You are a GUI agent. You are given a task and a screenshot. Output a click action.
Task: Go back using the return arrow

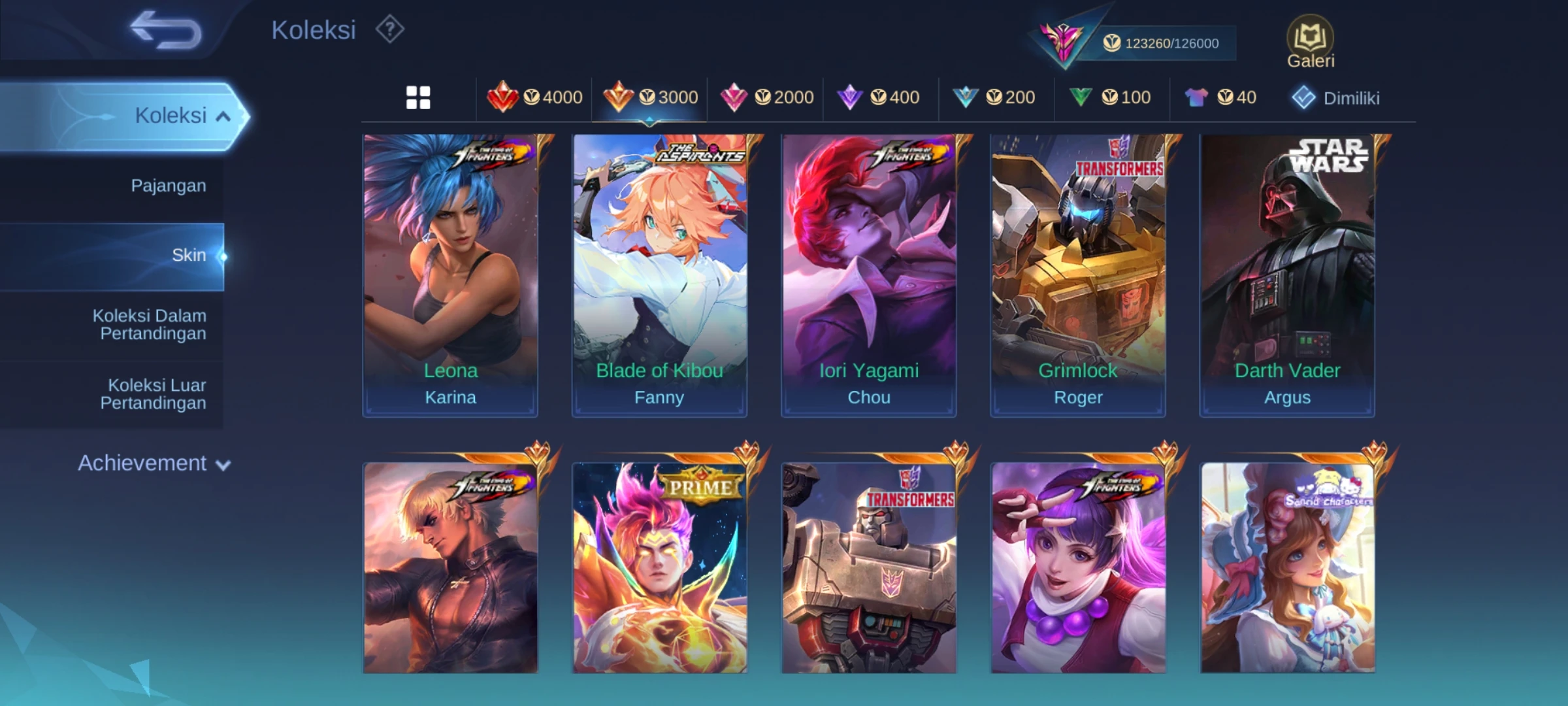pos(166,30)
